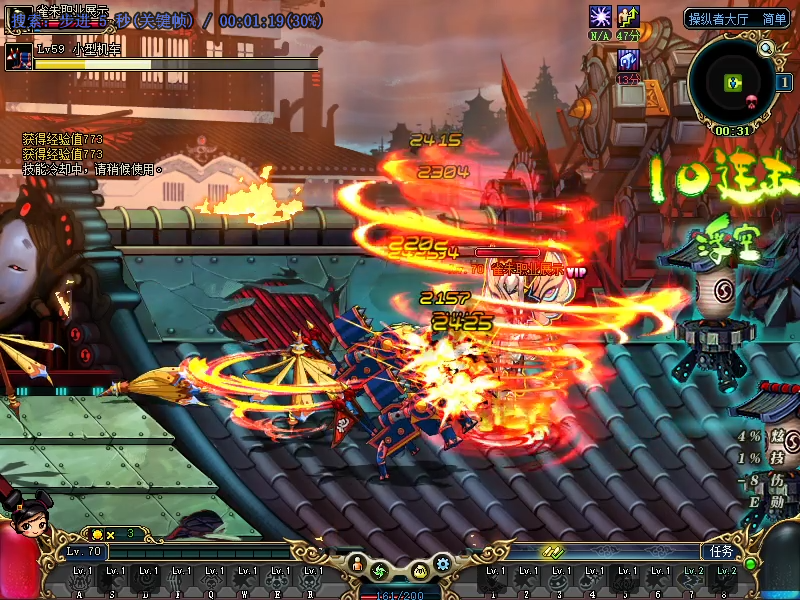Click the minimap page number 1 tab
800x600 pixels.
pyautogui.click(x=785, y=83)
